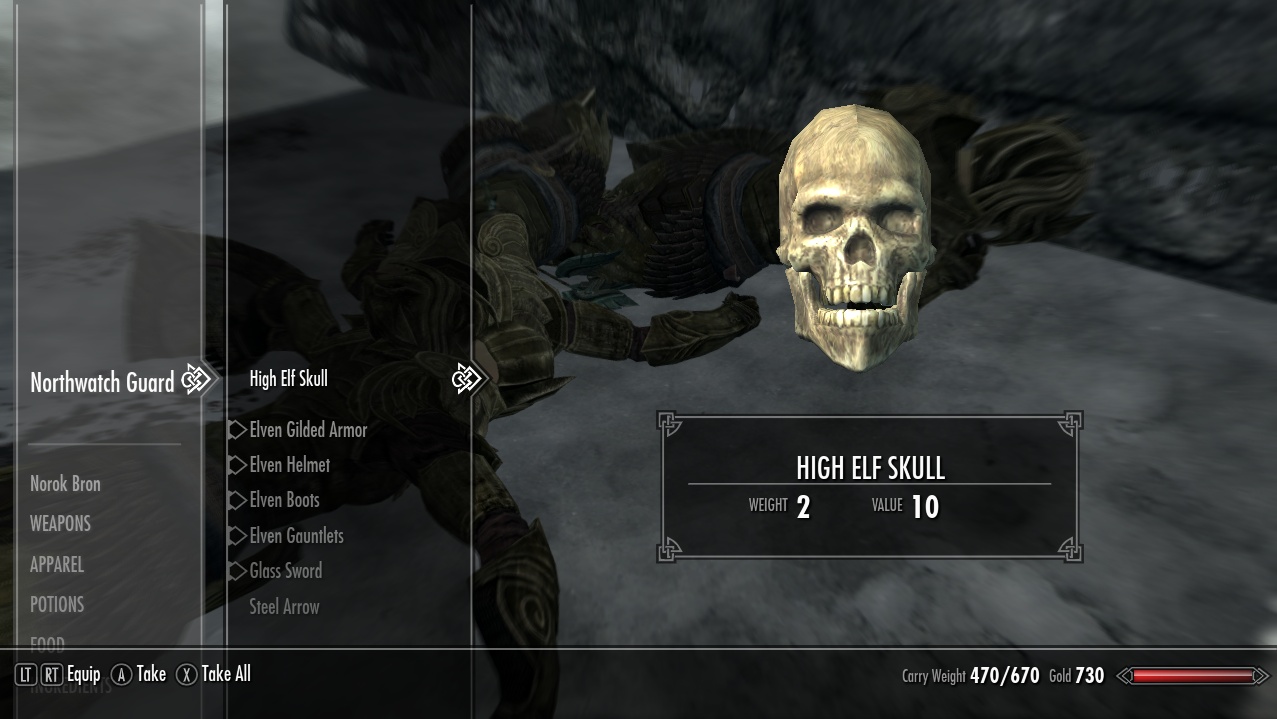Select the Northwatch Guard container
This screenshot has height=719, width=1277.
102,382
